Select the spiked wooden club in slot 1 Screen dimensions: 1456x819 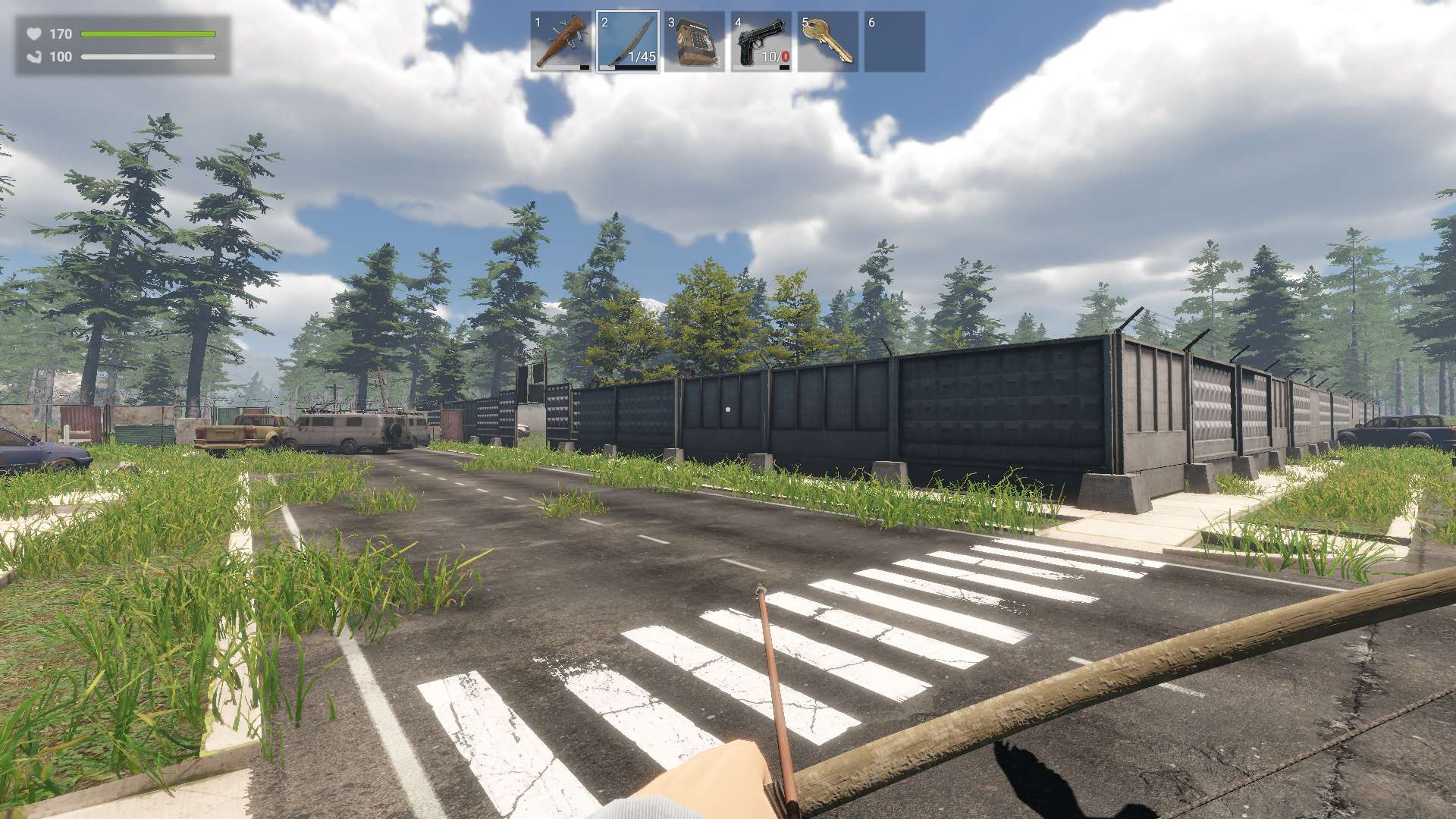tap(561, 42)
